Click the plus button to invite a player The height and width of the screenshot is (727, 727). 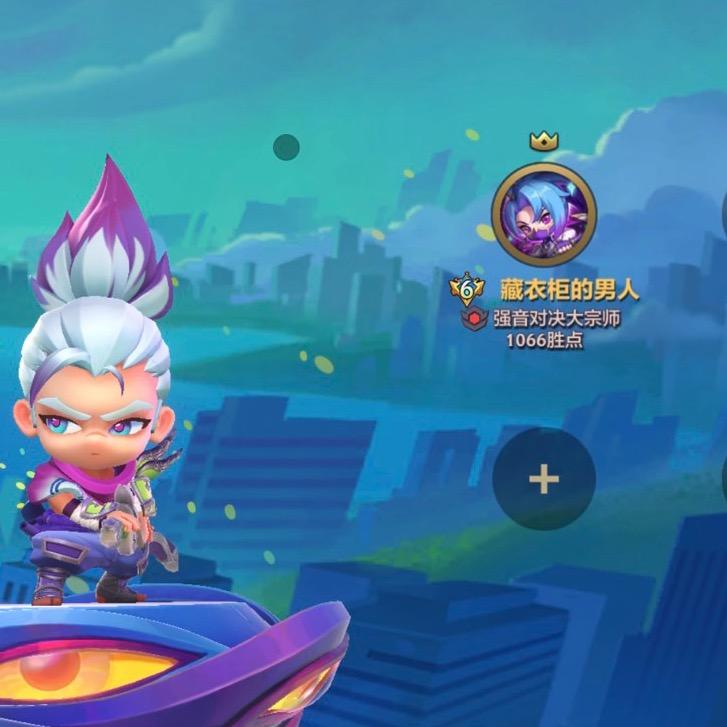[x=544, y=479]
